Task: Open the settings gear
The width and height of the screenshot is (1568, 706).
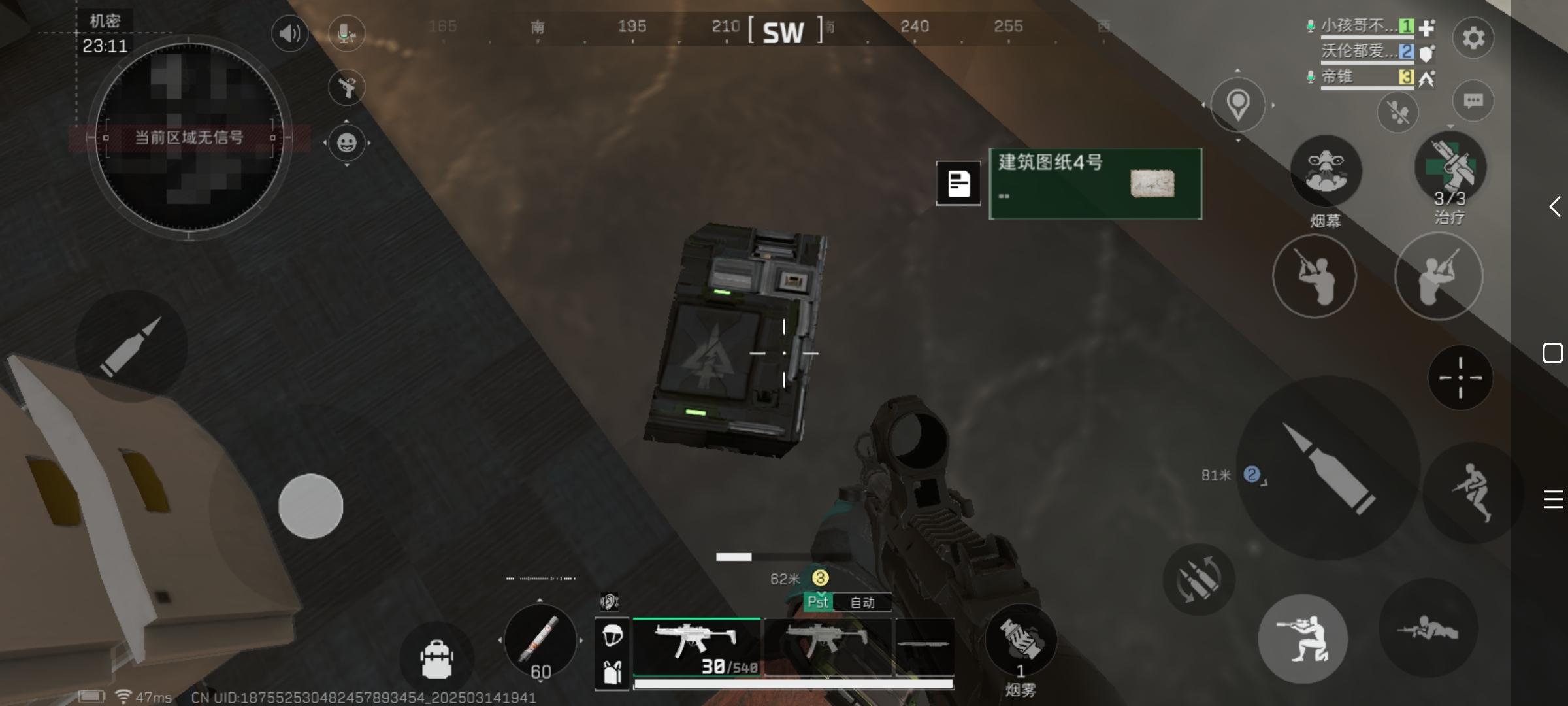Action: pos(1475,39)
